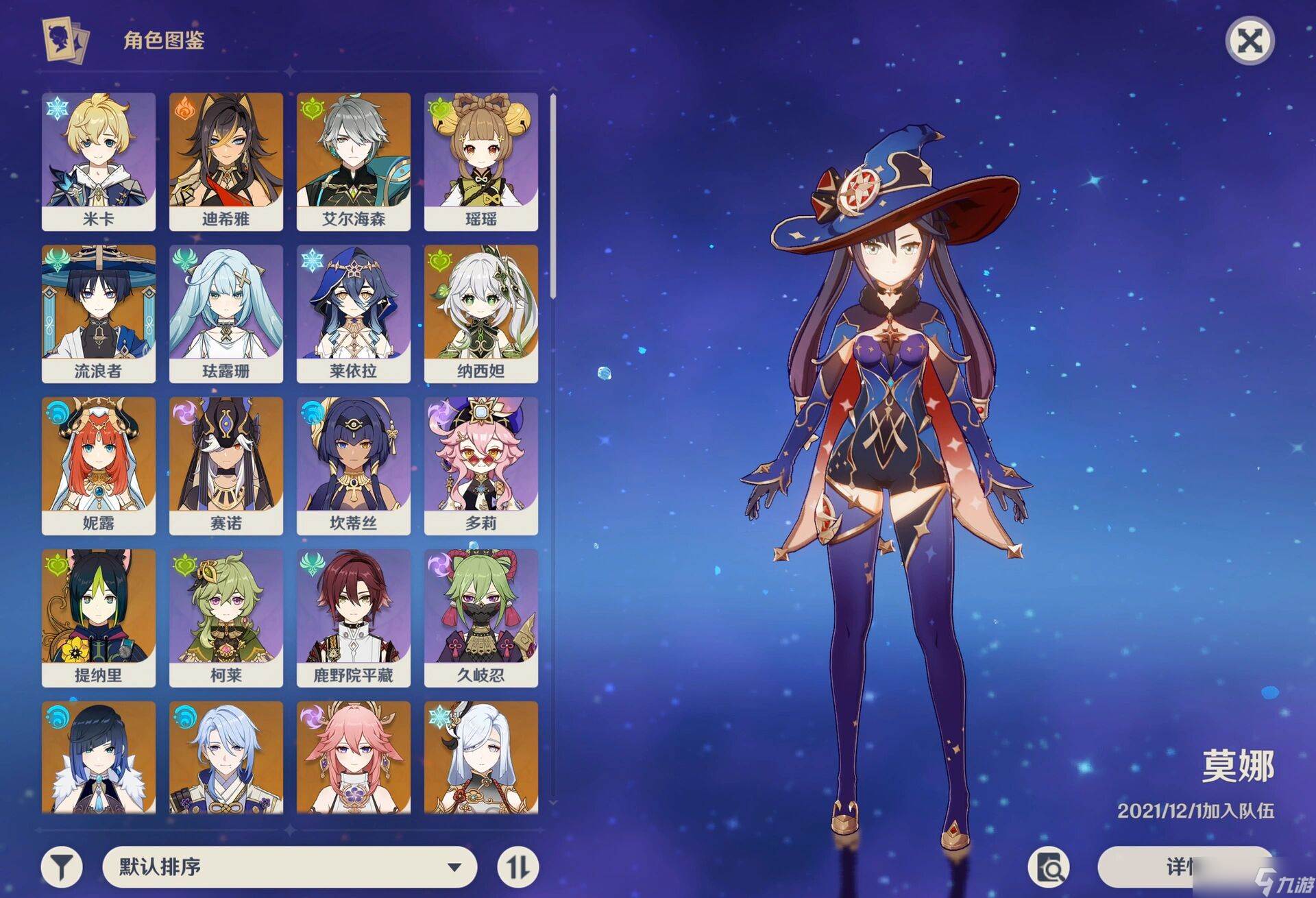The image size is (1316, 898).
Task: Select the 坎蒂丝 character card
Action: (354, 465)
